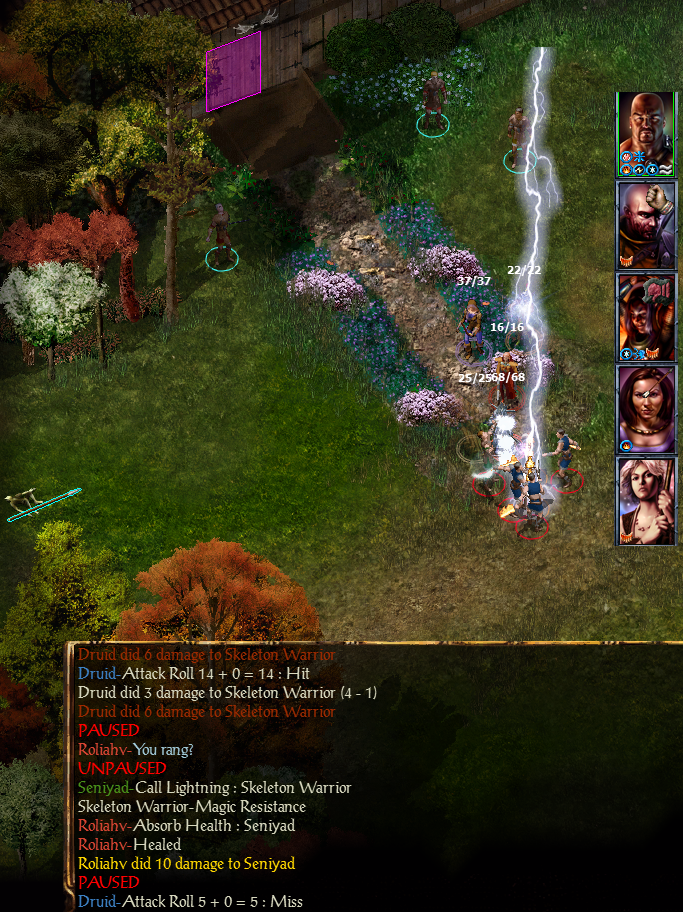Pick the brown-haired woman in purple portrait
This screenshot has width=683, height=912.
[x=647, y=408]
